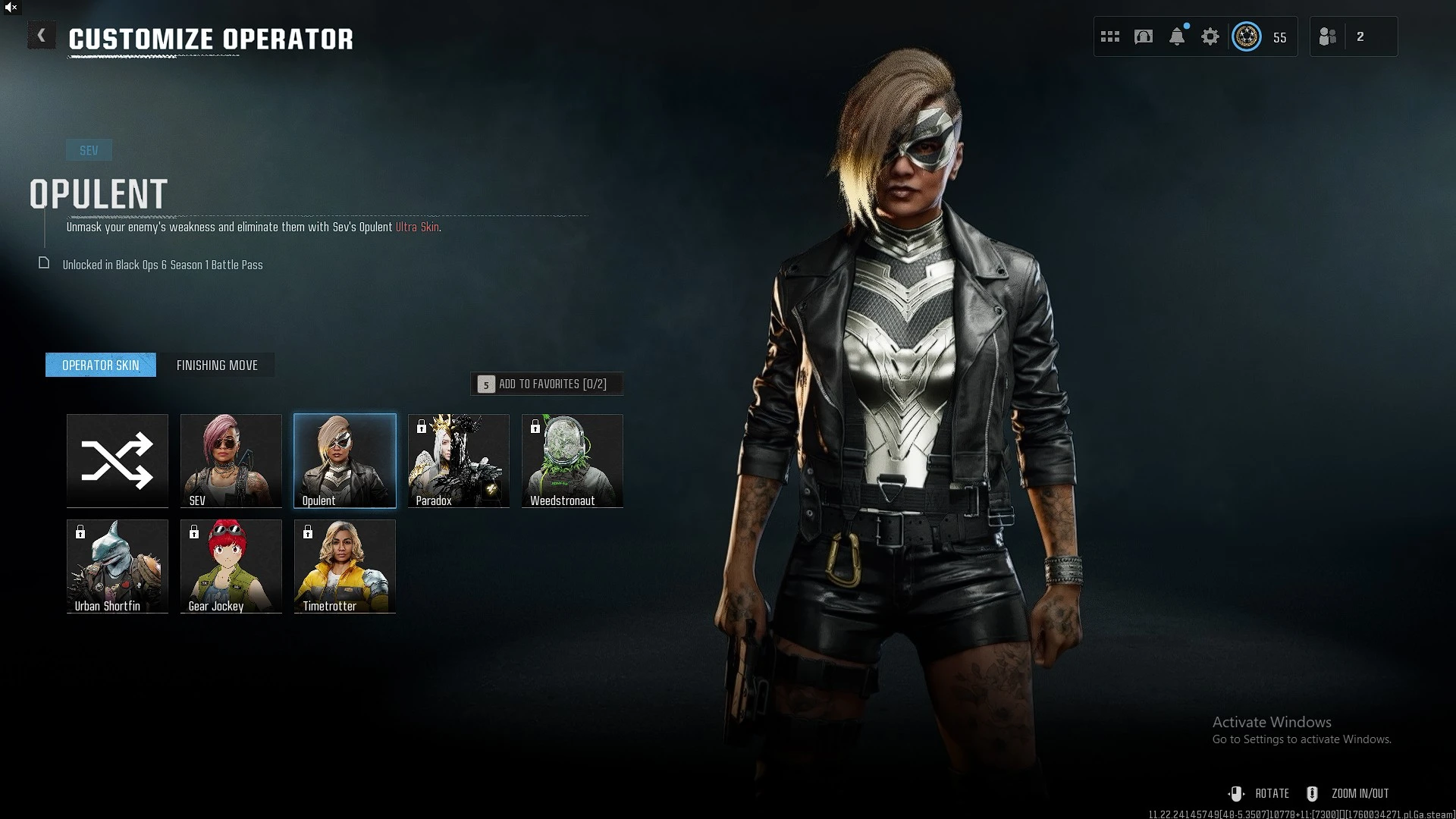The height and width of the screenshot is (819, 1456).
Task: Click the headset icon in top bar
Action: (x=1144, y=36)
